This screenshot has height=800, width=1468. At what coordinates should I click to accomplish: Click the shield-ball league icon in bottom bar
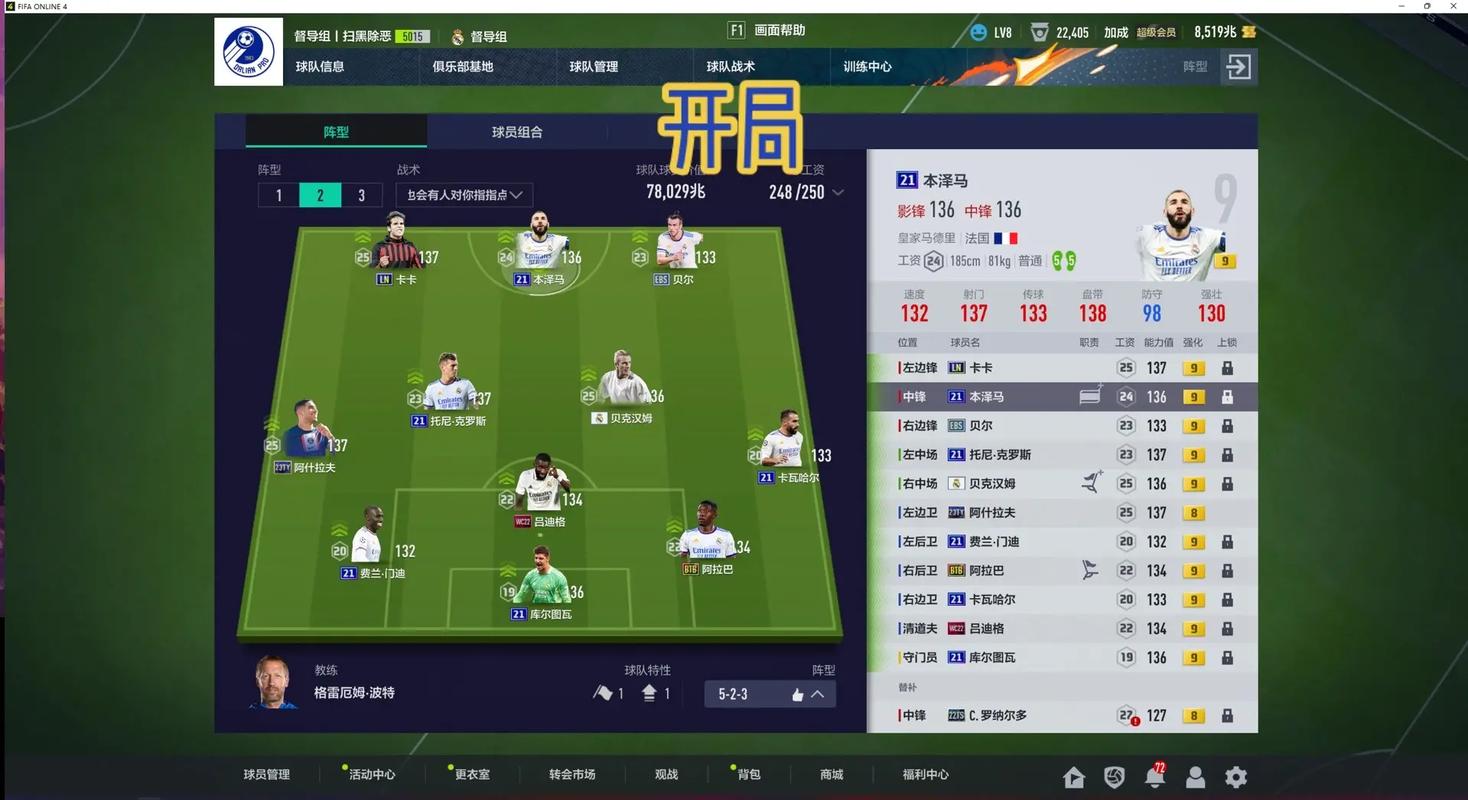coord(1115,777)
